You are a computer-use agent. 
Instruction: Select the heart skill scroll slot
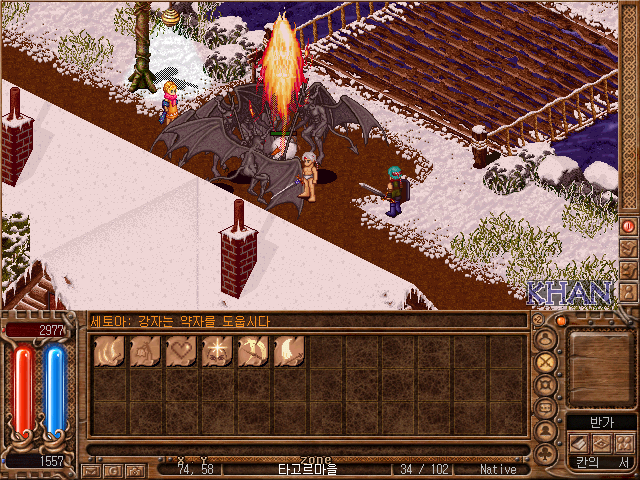click(x=182, y=351)
